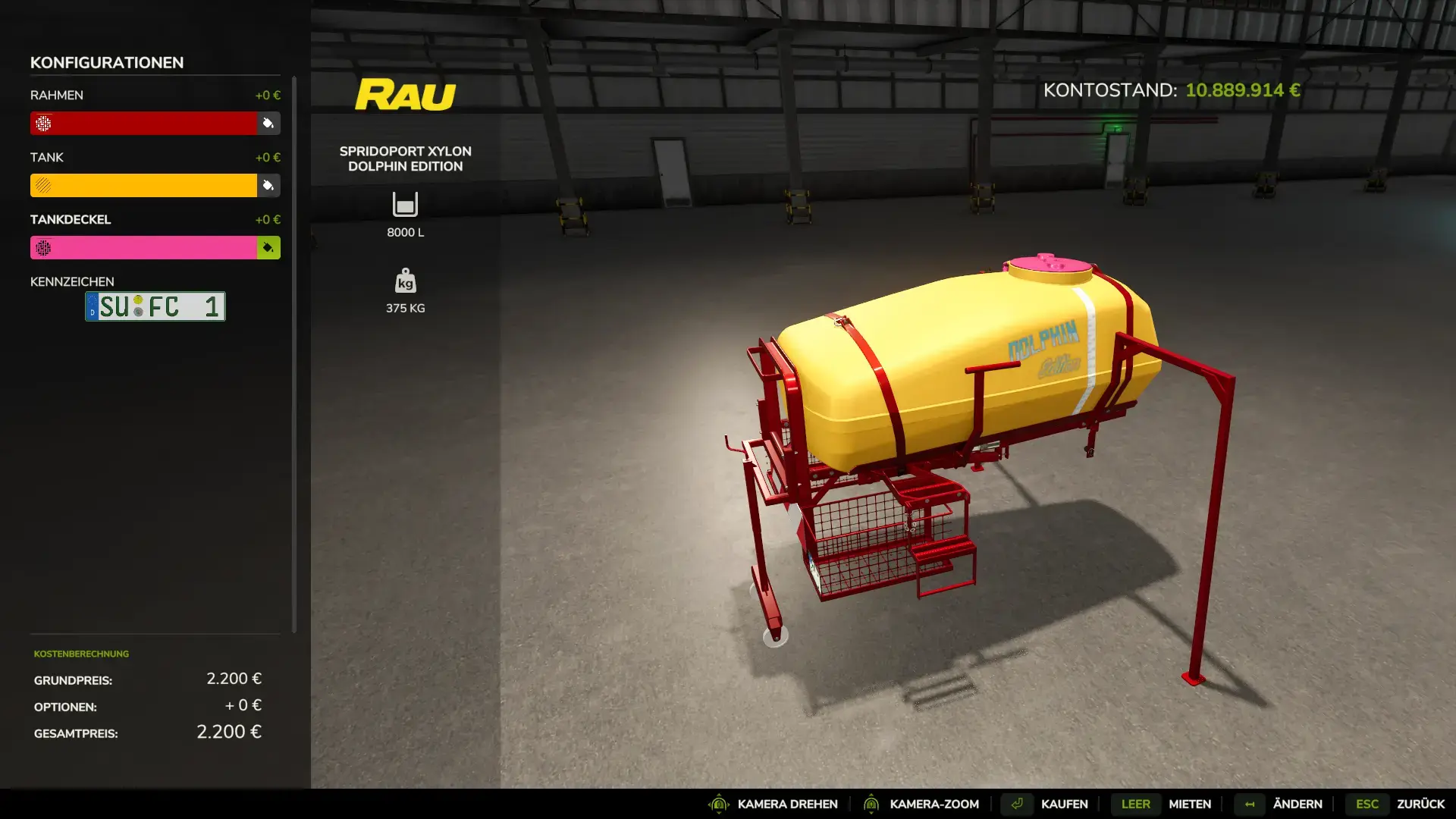
Task: Open the Rahmen color picker bucket icon
Action: [x=268, y=123]
